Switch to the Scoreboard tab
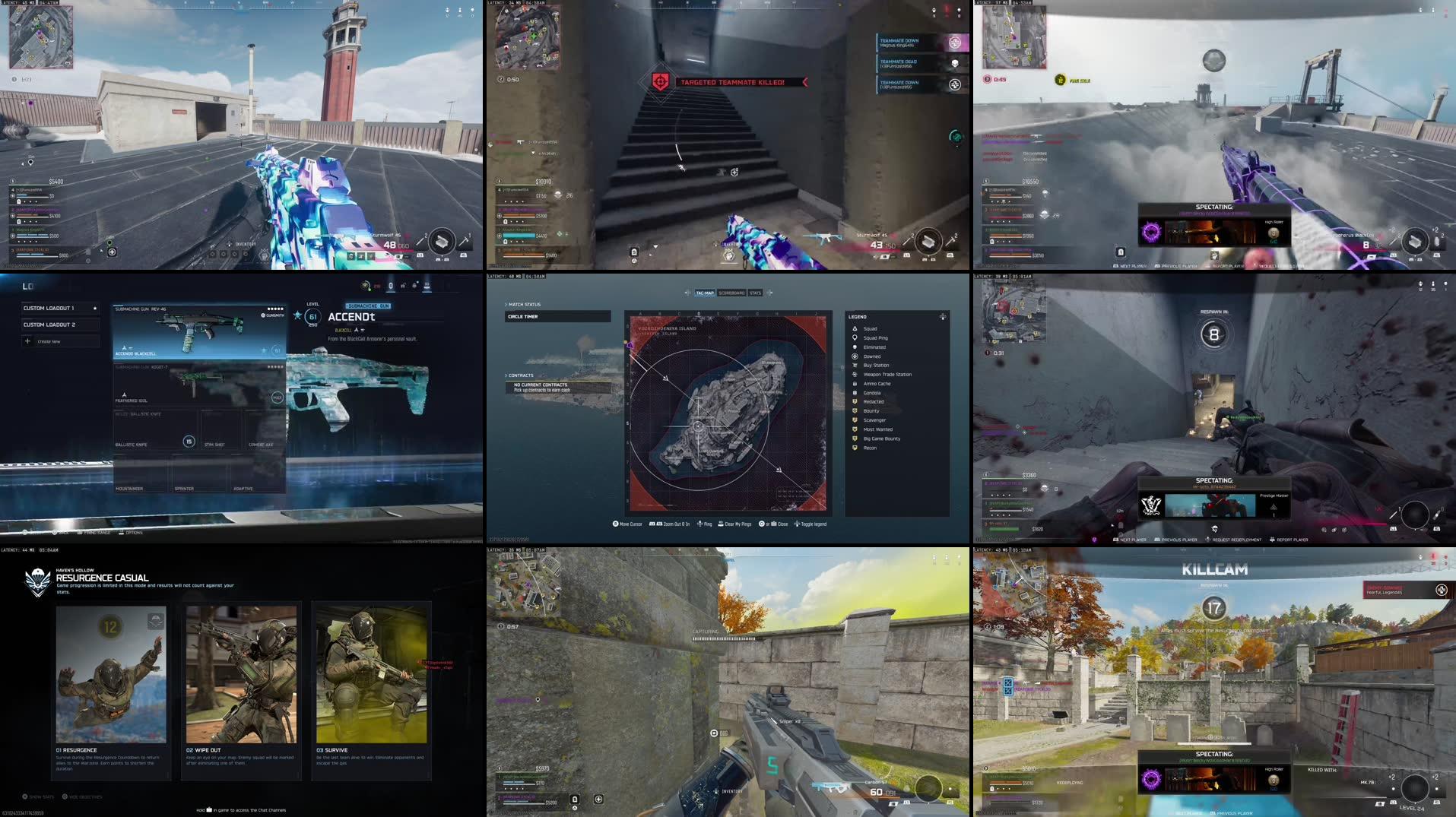 point(732,293)
